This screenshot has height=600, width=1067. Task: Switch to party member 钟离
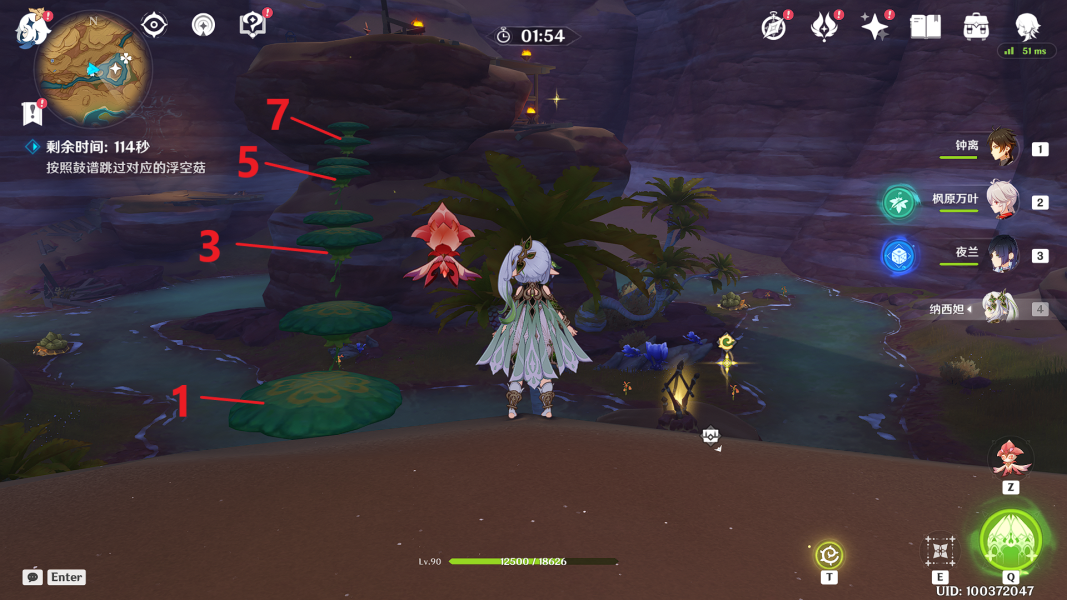coord(1001,149)
